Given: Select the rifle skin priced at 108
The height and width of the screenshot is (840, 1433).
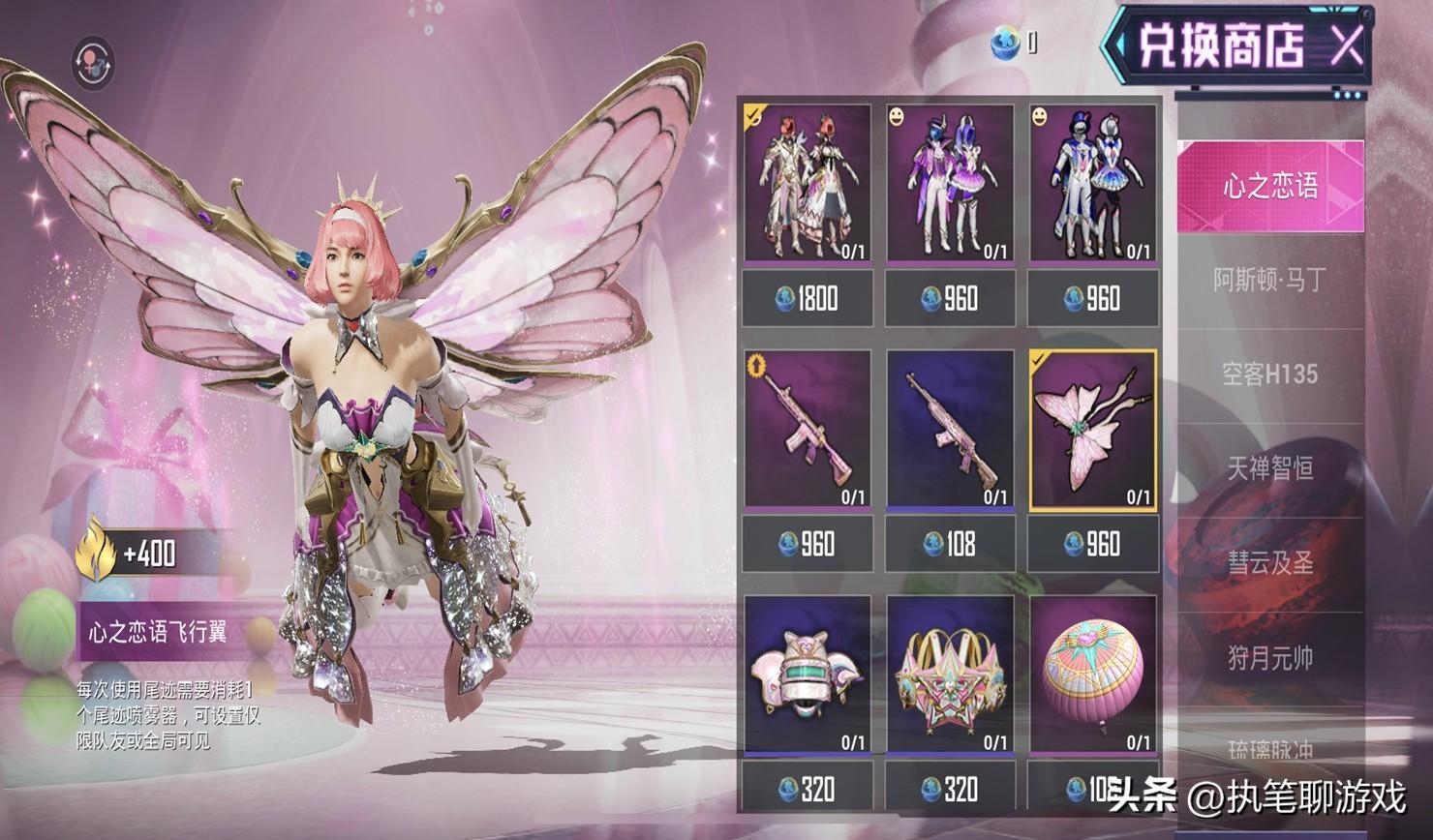Looking at the screenshot, I should pyautogui.click(x=950, y=430).
